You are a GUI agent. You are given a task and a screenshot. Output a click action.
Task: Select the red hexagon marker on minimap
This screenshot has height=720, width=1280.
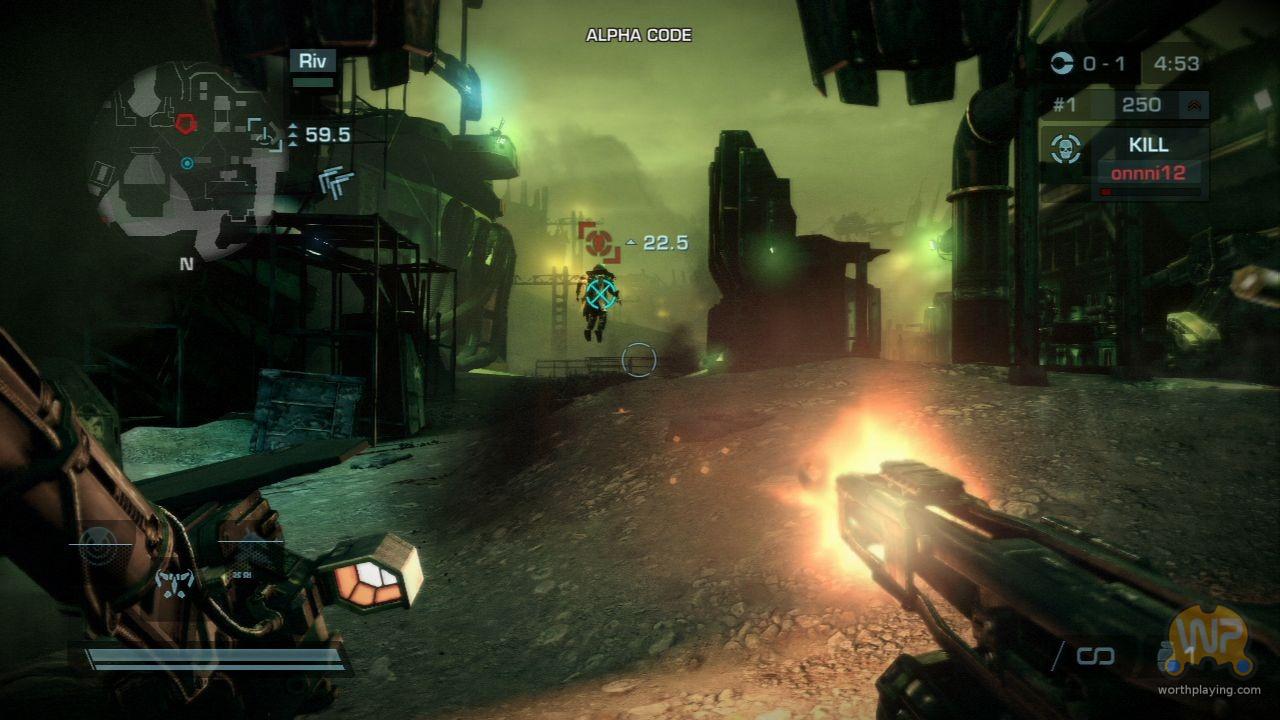tap(186, 123)
